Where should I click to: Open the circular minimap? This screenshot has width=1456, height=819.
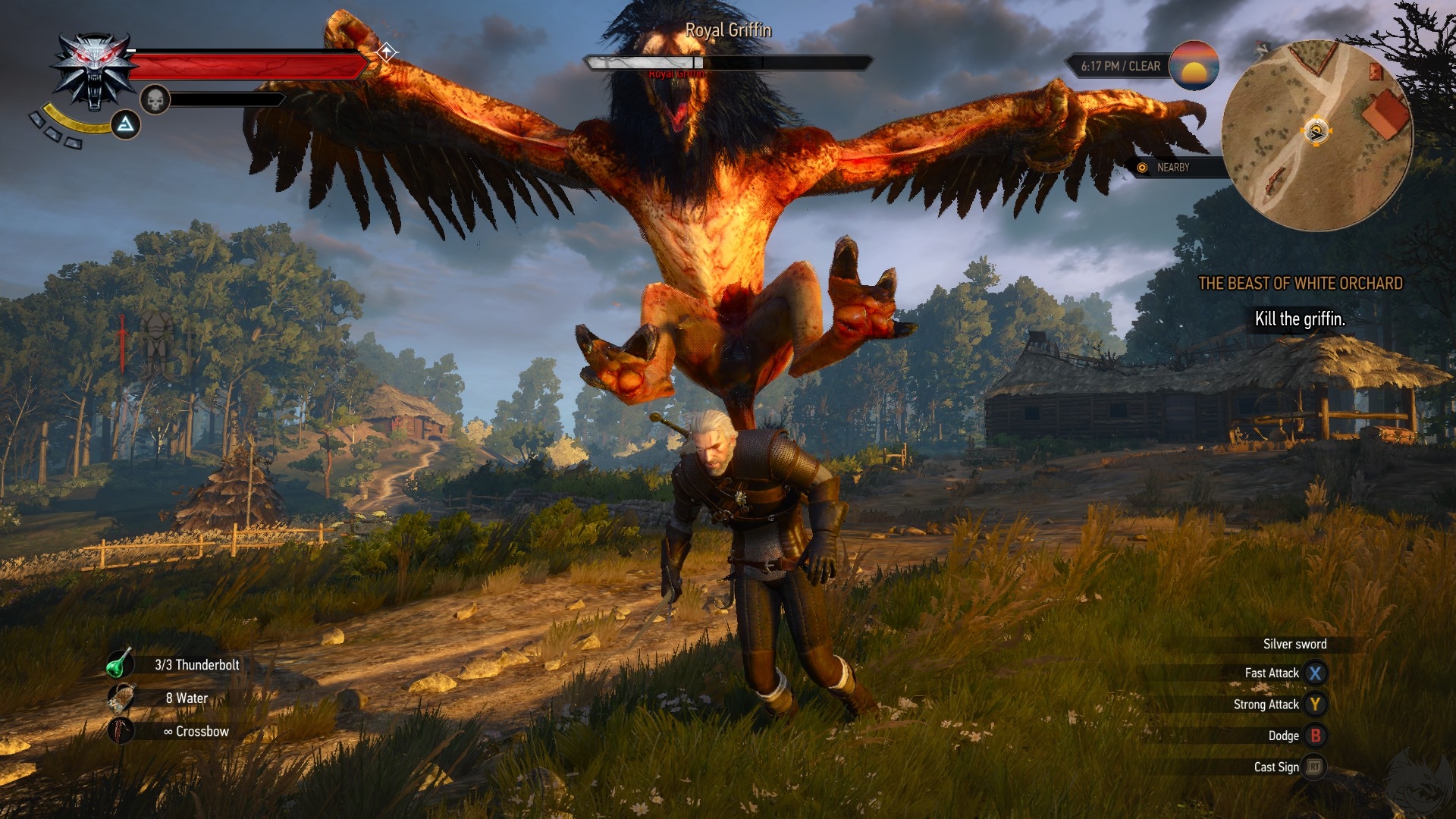pyautogui.click(x=1316, y=135)
